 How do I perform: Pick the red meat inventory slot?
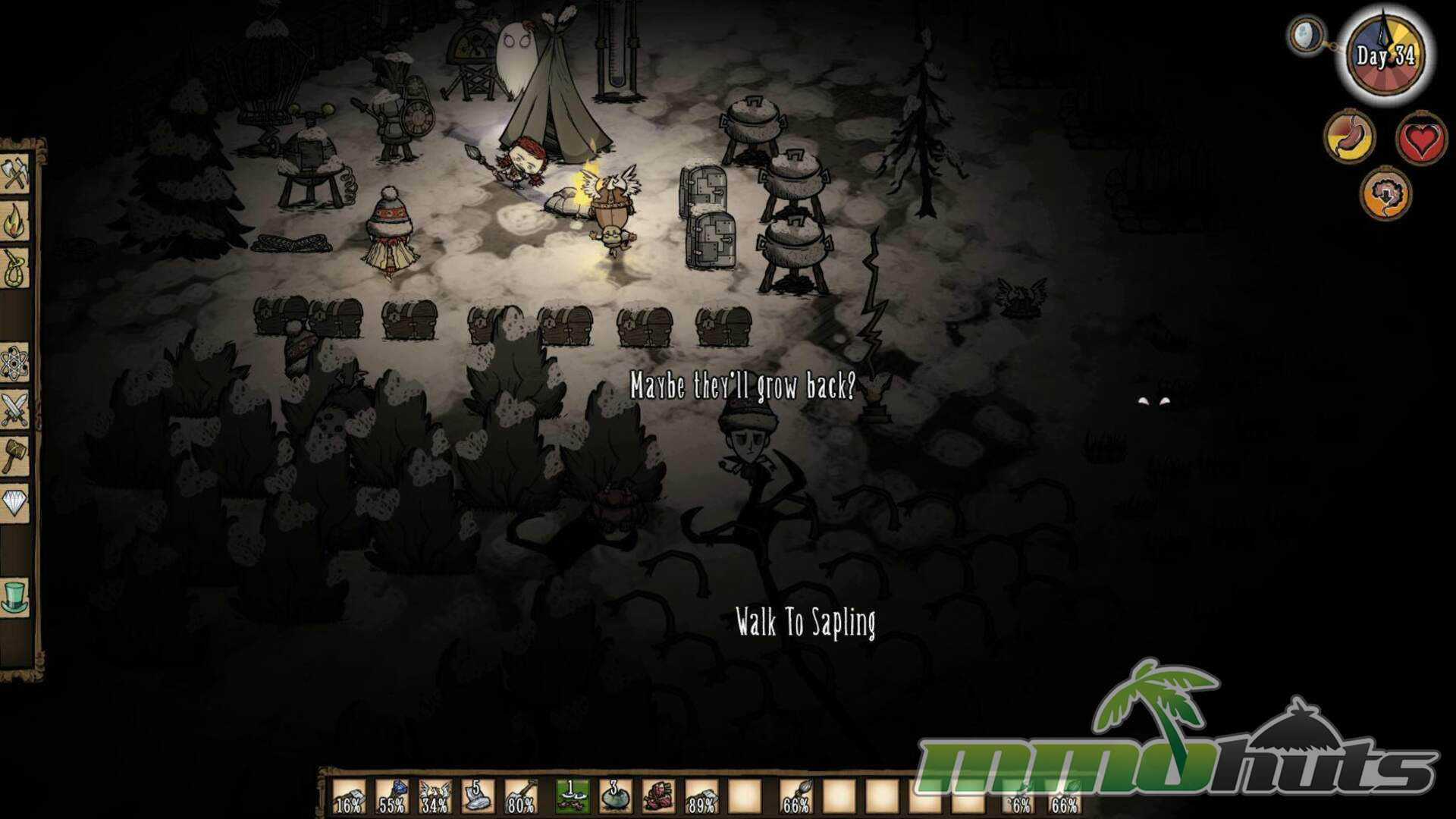658,796
